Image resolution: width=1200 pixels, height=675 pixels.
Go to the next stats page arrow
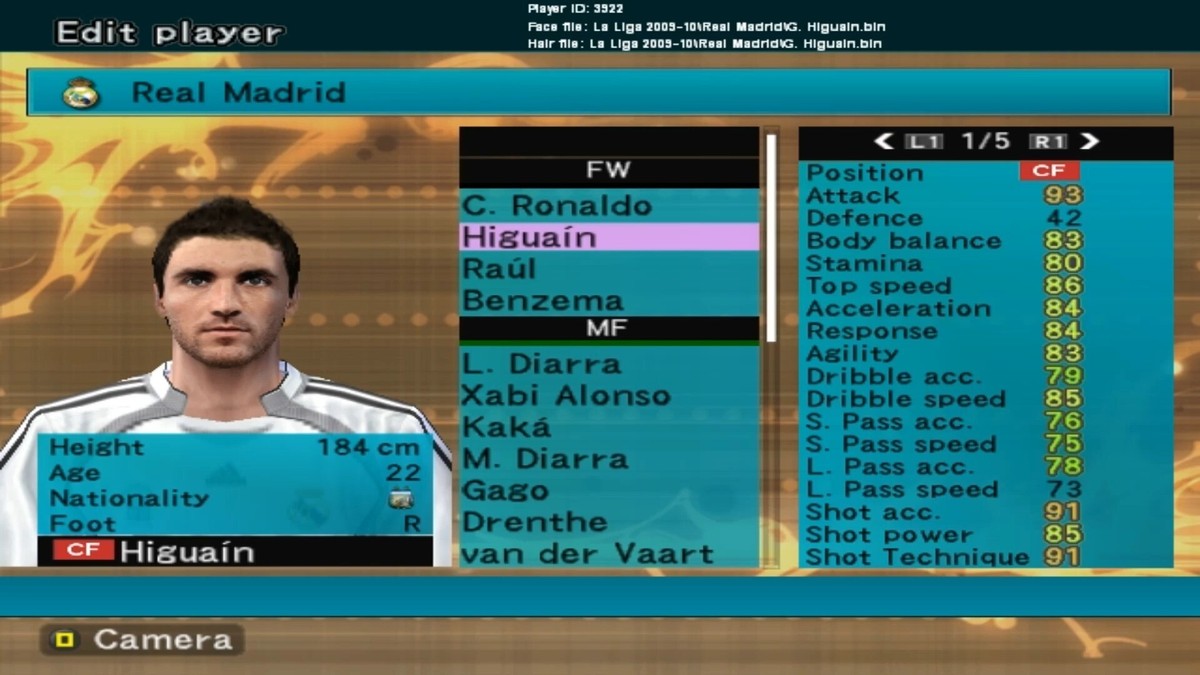1089,142
